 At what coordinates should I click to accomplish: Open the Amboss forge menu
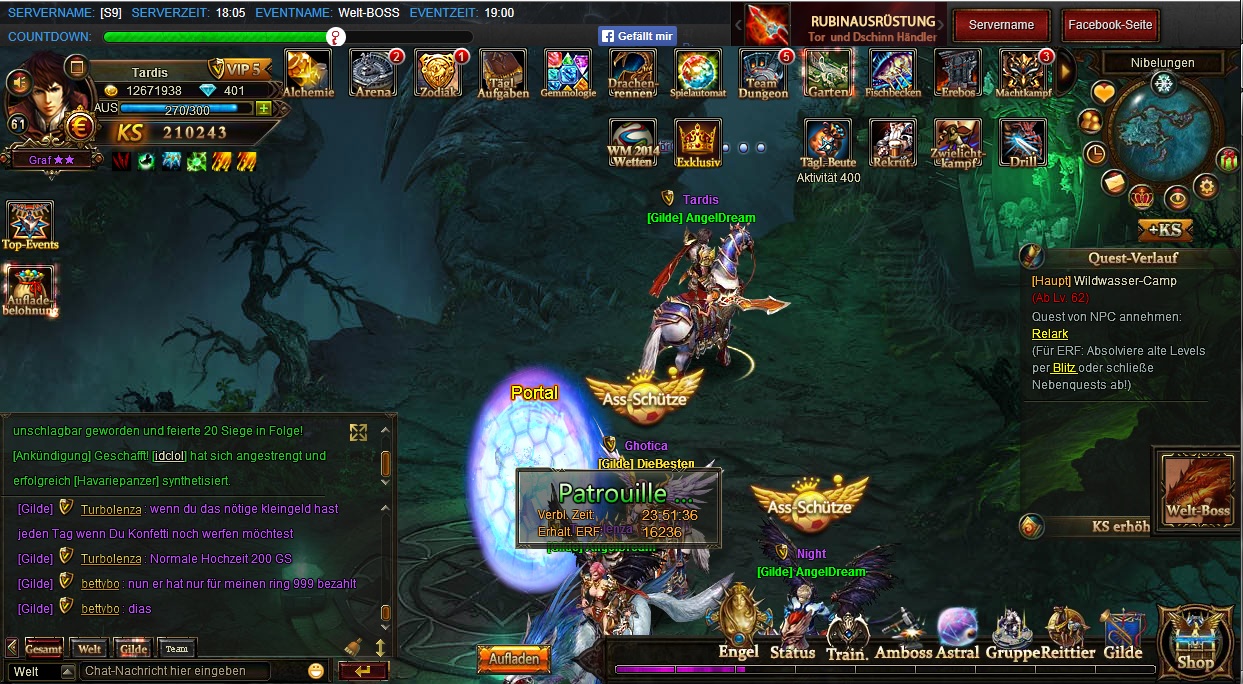tap(903, 634)
